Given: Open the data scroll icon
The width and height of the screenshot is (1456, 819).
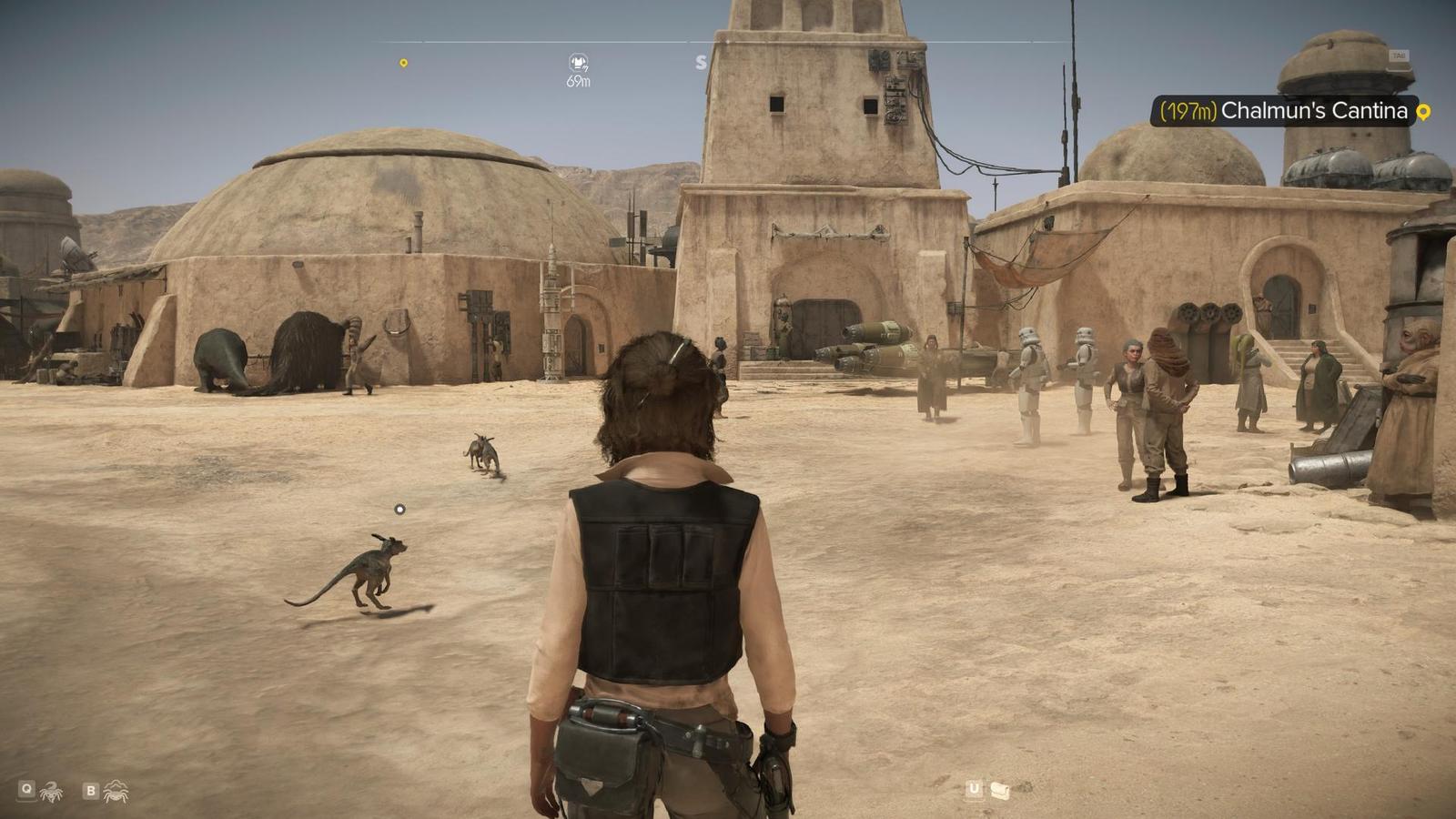Looking at the screenshot, I should tap(999, 790).
